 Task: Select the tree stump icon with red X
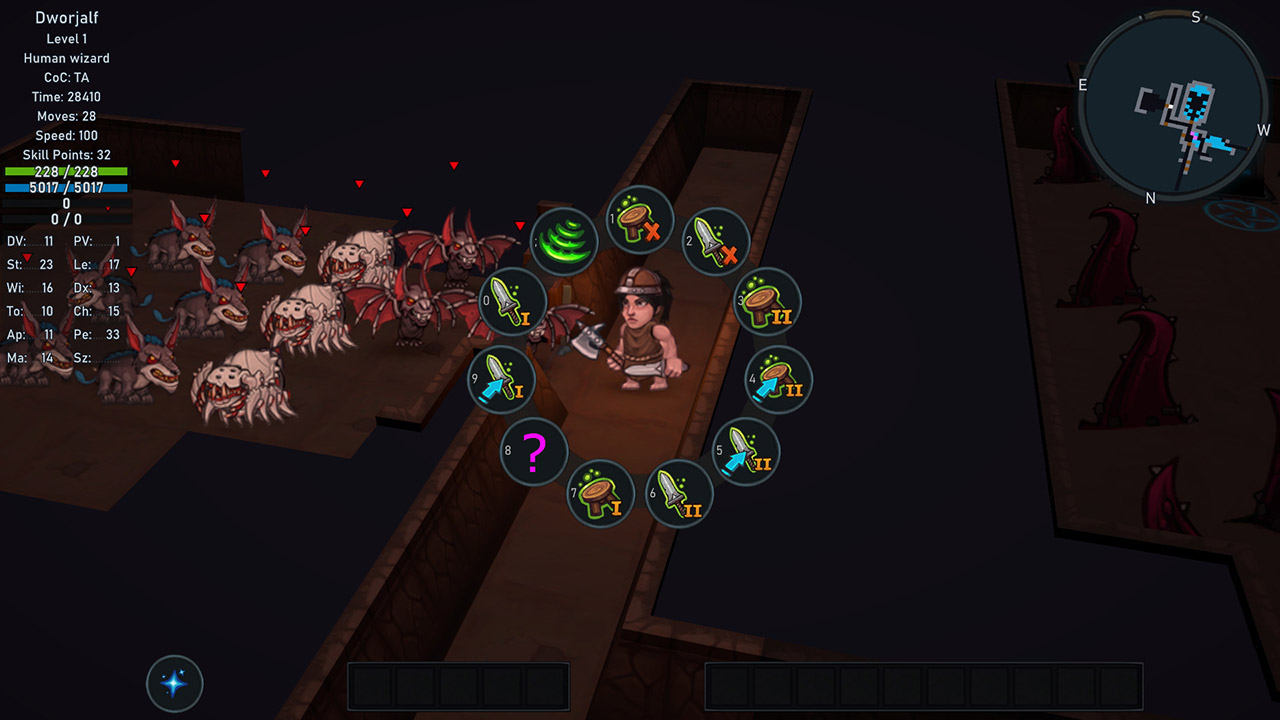(x=640, y=219)
